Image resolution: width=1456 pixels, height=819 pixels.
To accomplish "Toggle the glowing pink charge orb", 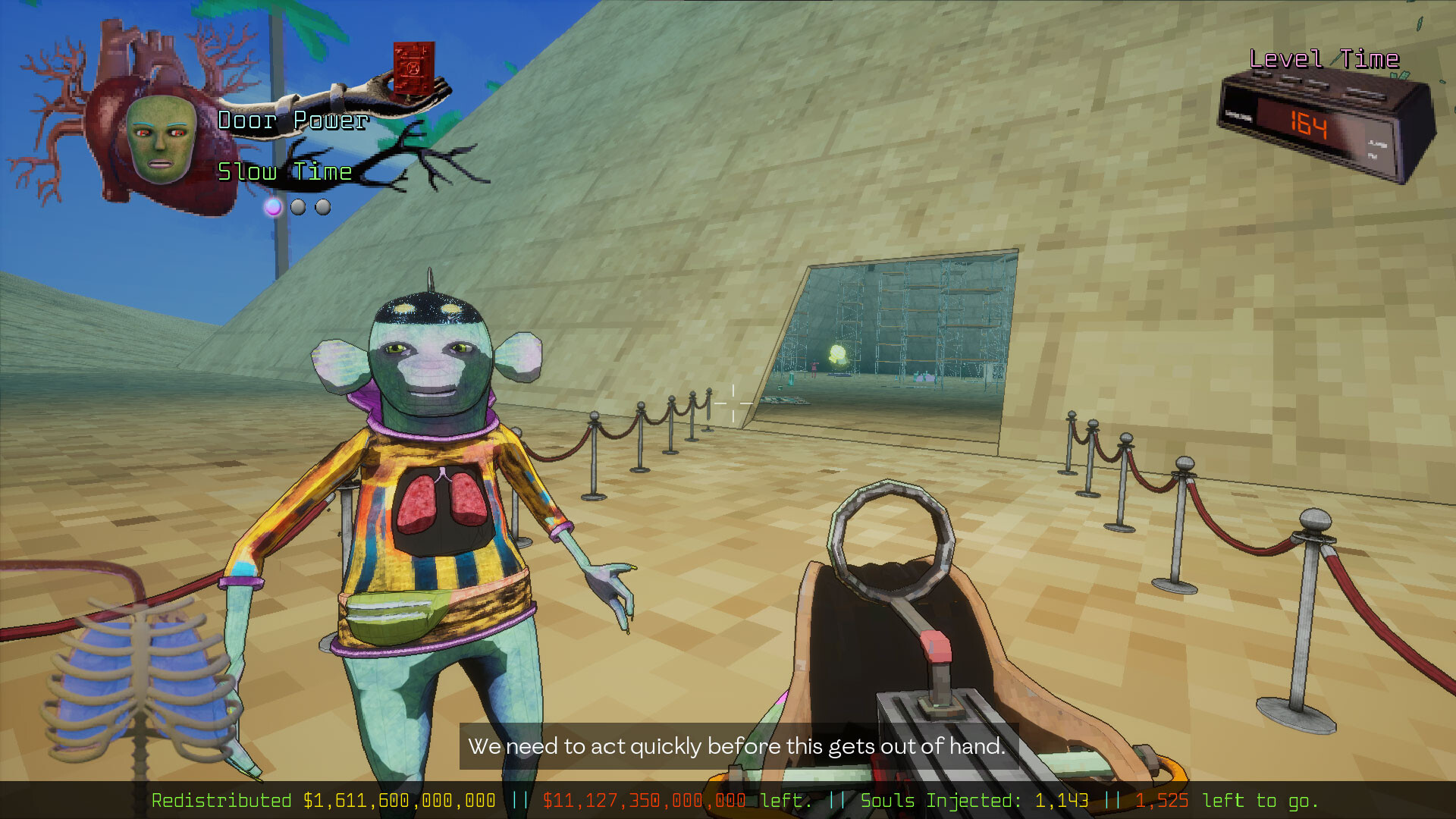I will pyautogui.click(x=273, y=206).
